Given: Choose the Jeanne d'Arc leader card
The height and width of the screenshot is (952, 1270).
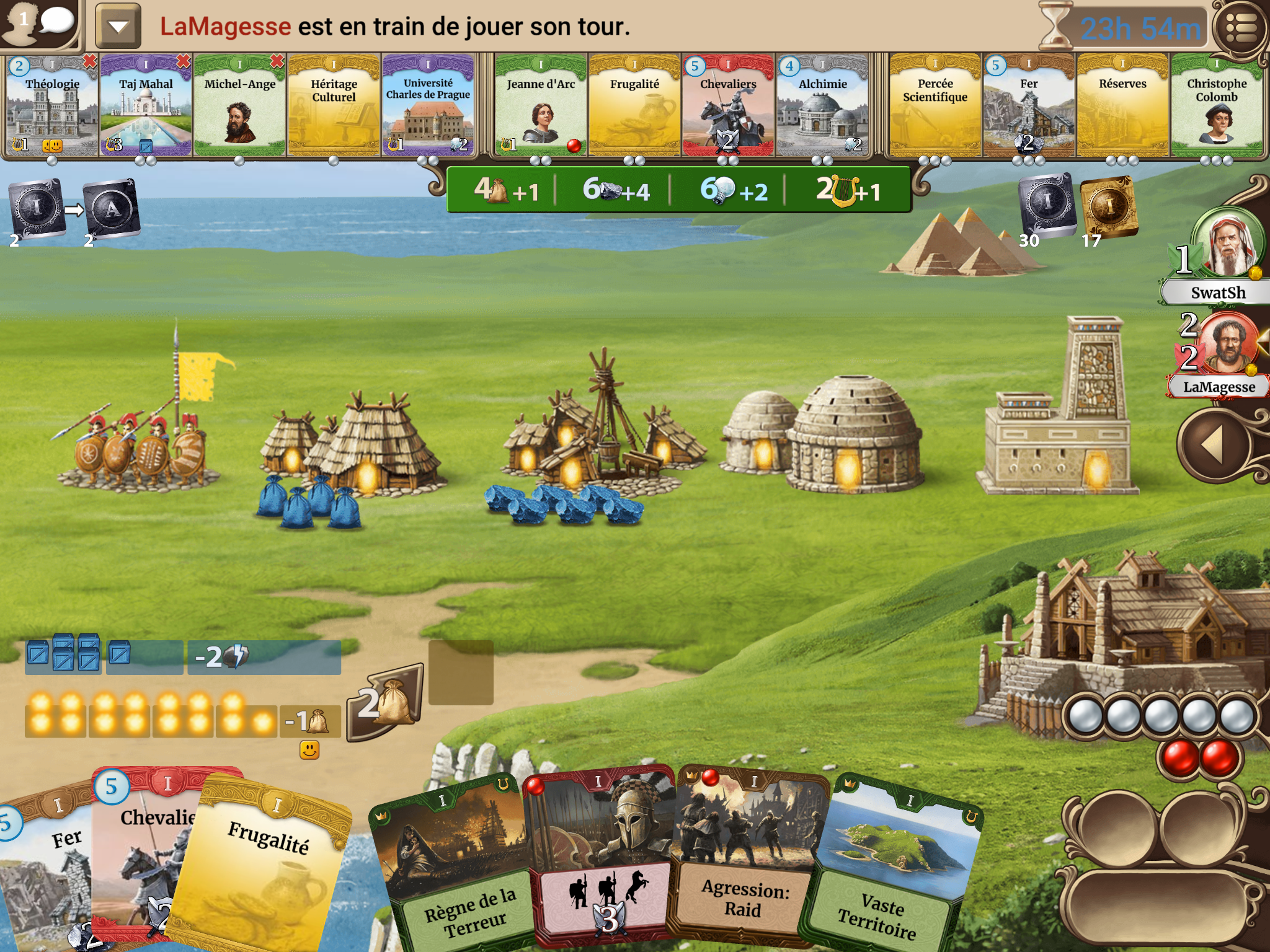Looking at the screenshot, I should pyautogui.click(x=541, y=105).
